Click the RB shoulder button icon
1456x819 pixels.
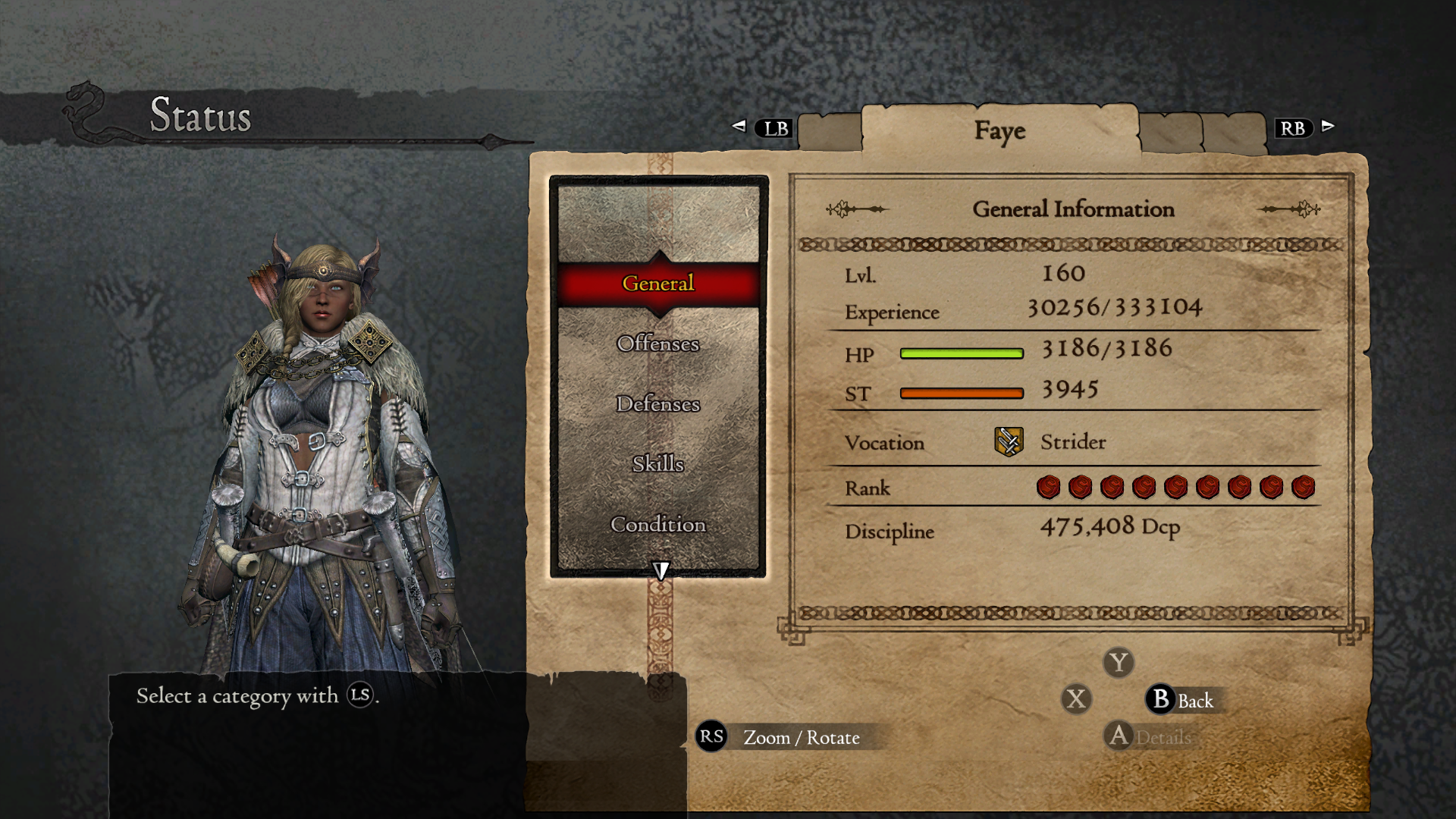pos(1294,128)
